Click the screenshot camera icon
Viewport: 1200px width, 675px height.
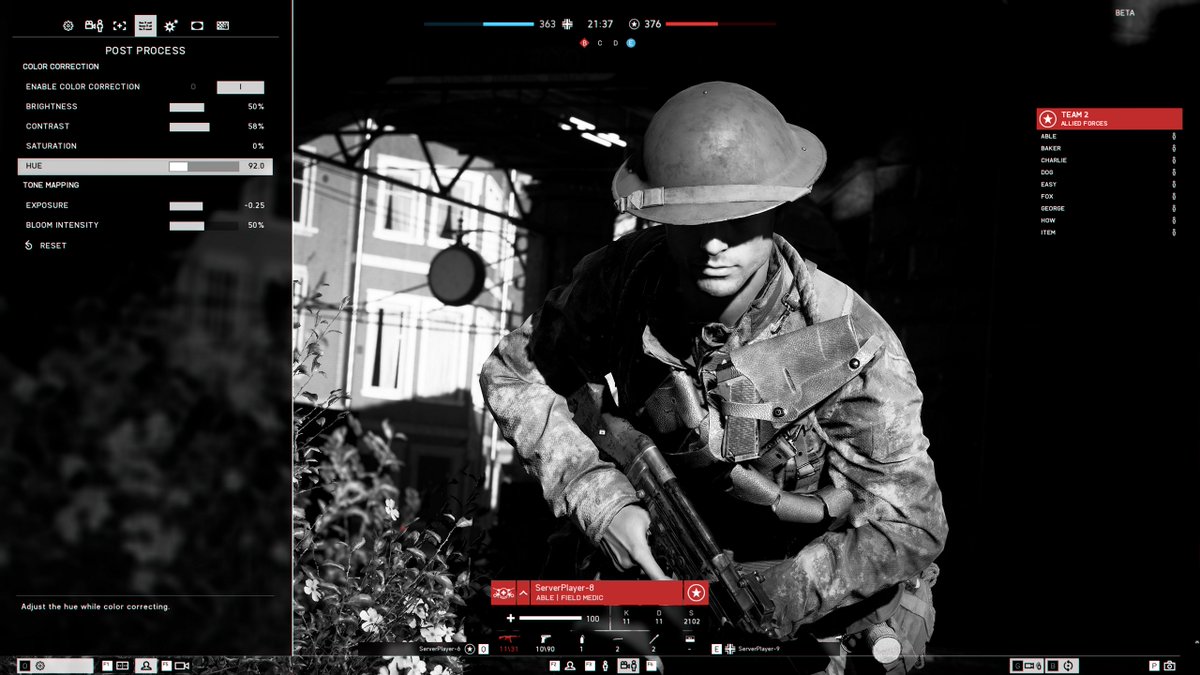pos(1169,665)
